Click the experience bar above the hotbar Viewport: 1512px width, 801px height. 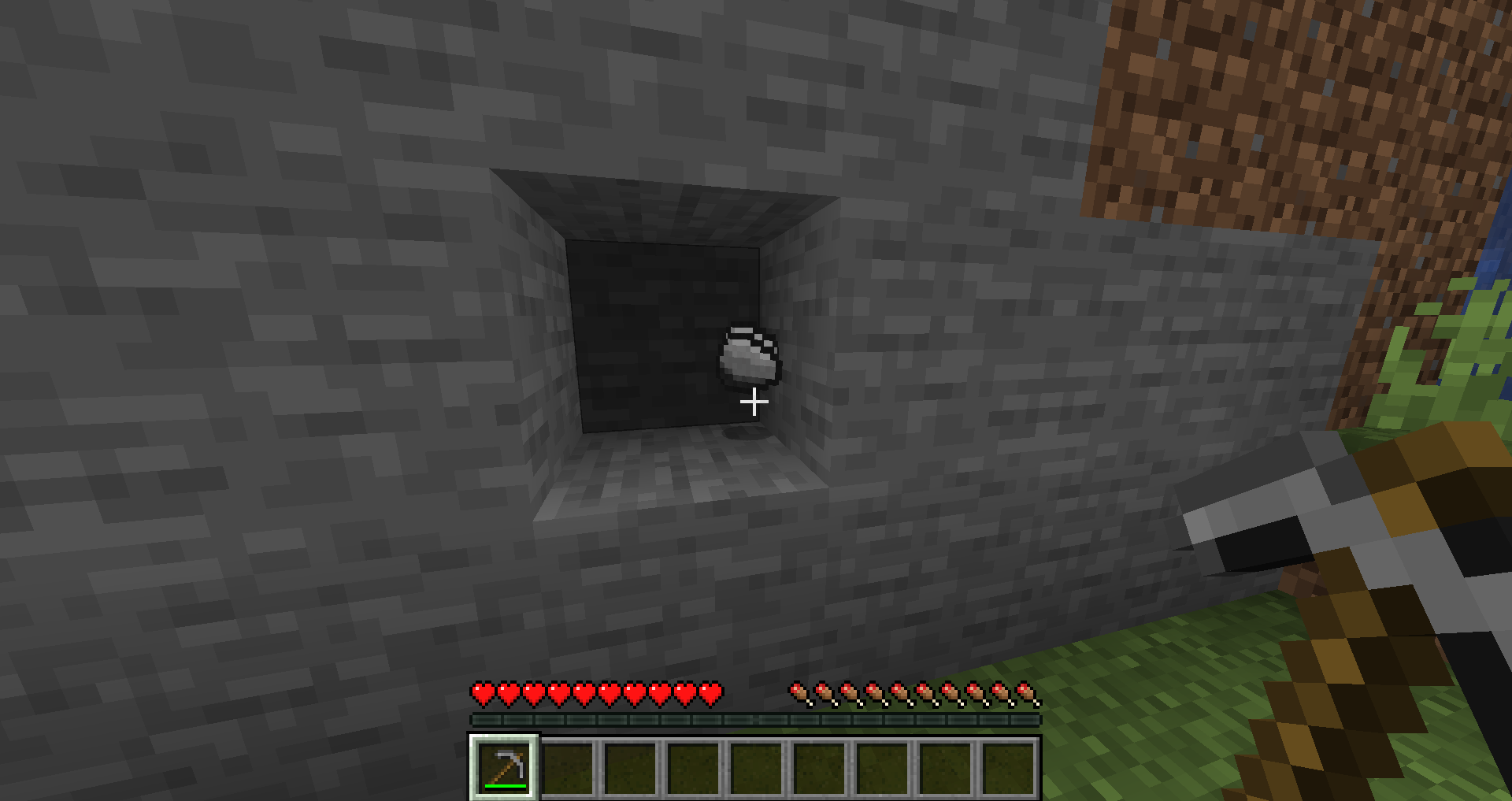pos(756,719)
